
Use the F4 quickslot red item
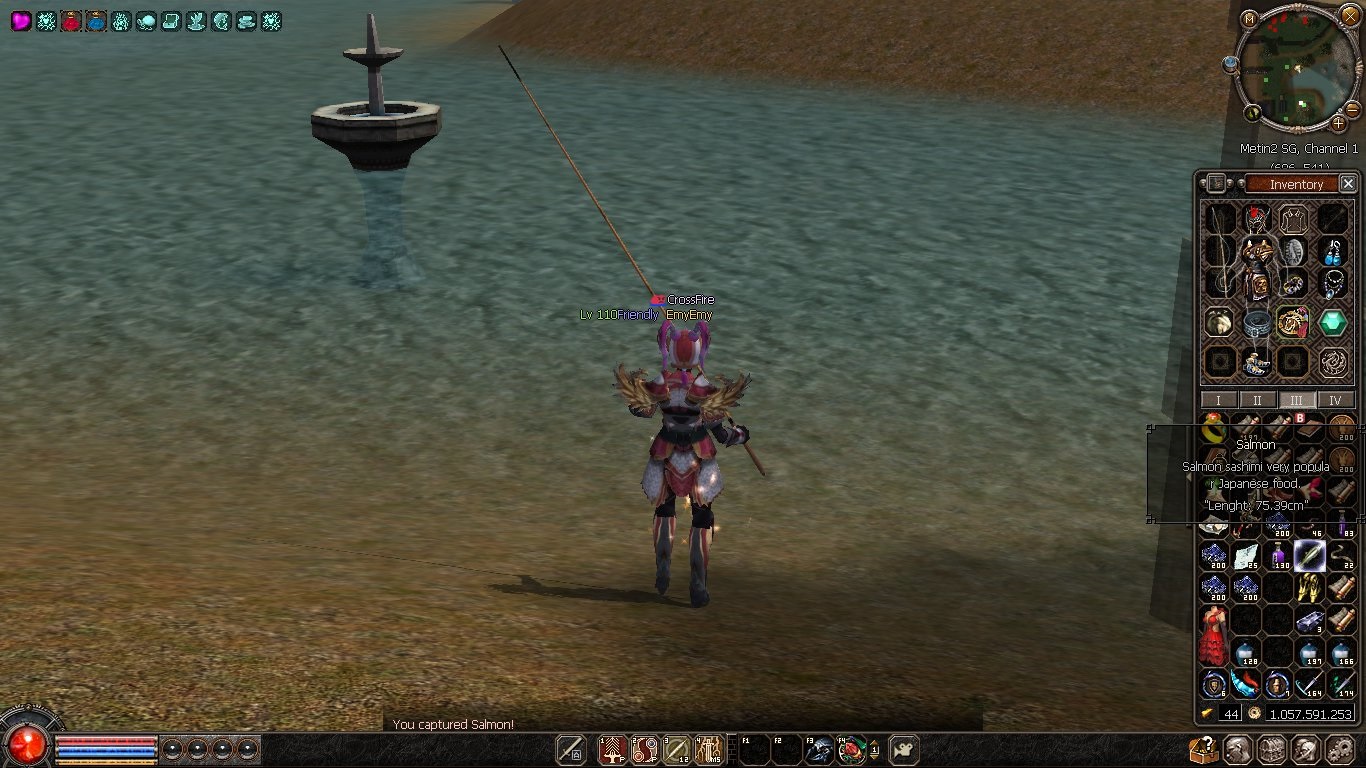pos(851,749)
